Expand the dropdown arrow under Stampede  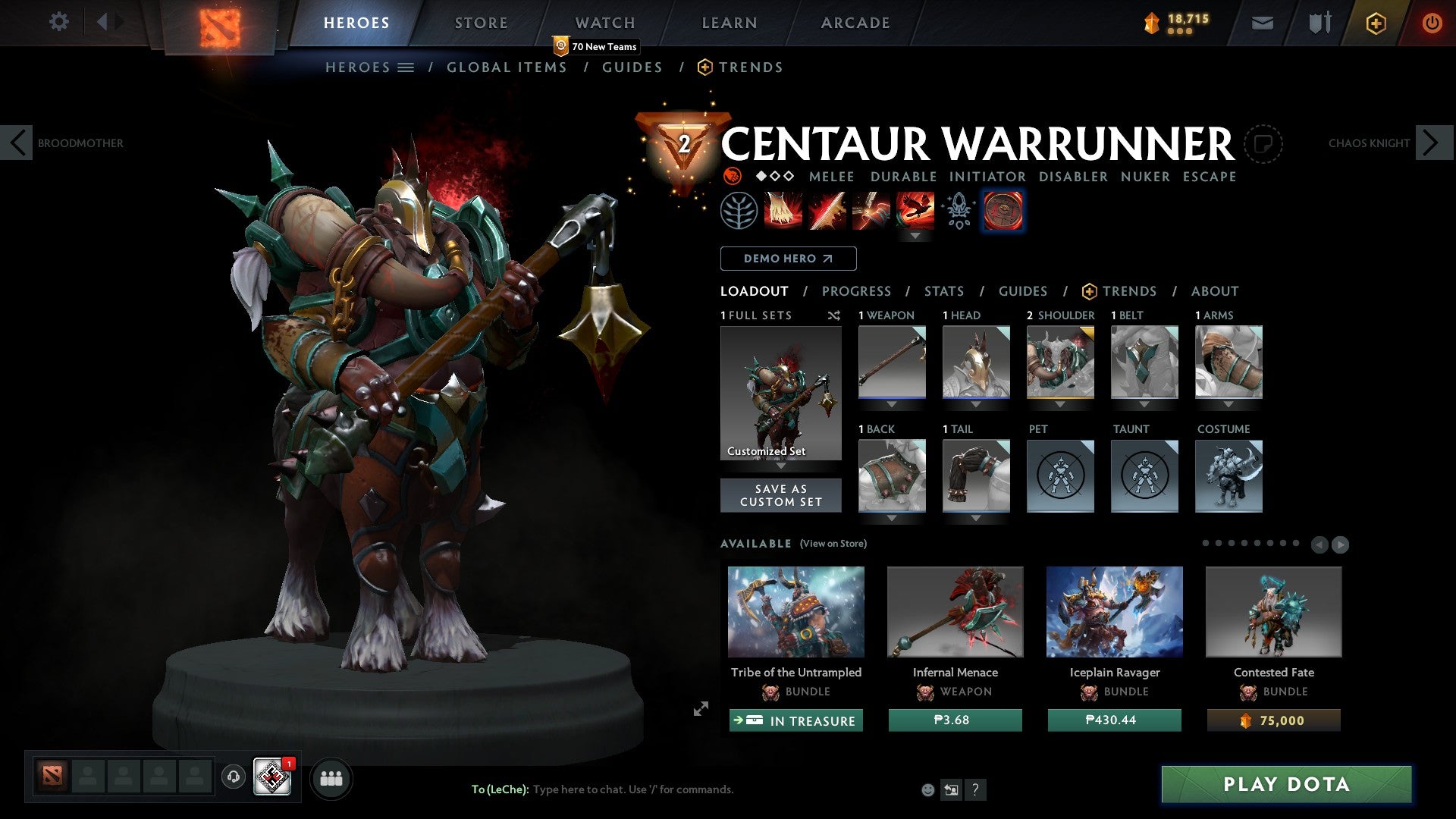(x=916, y=236)
